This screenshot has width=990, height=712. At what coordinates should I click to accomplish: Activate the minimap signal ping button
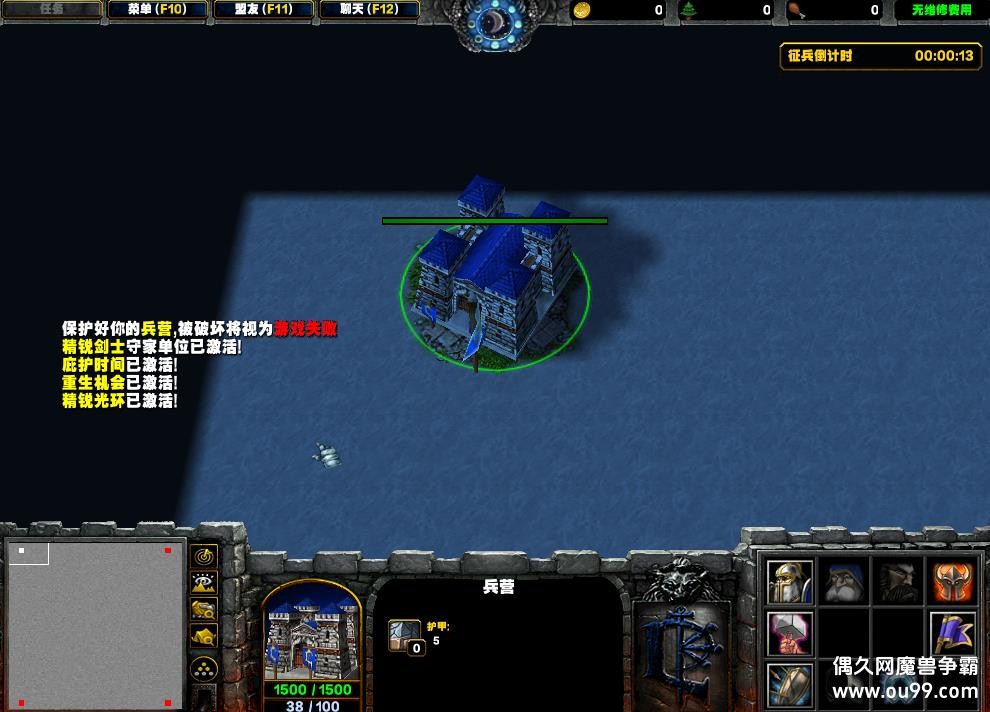click(205, 556)
